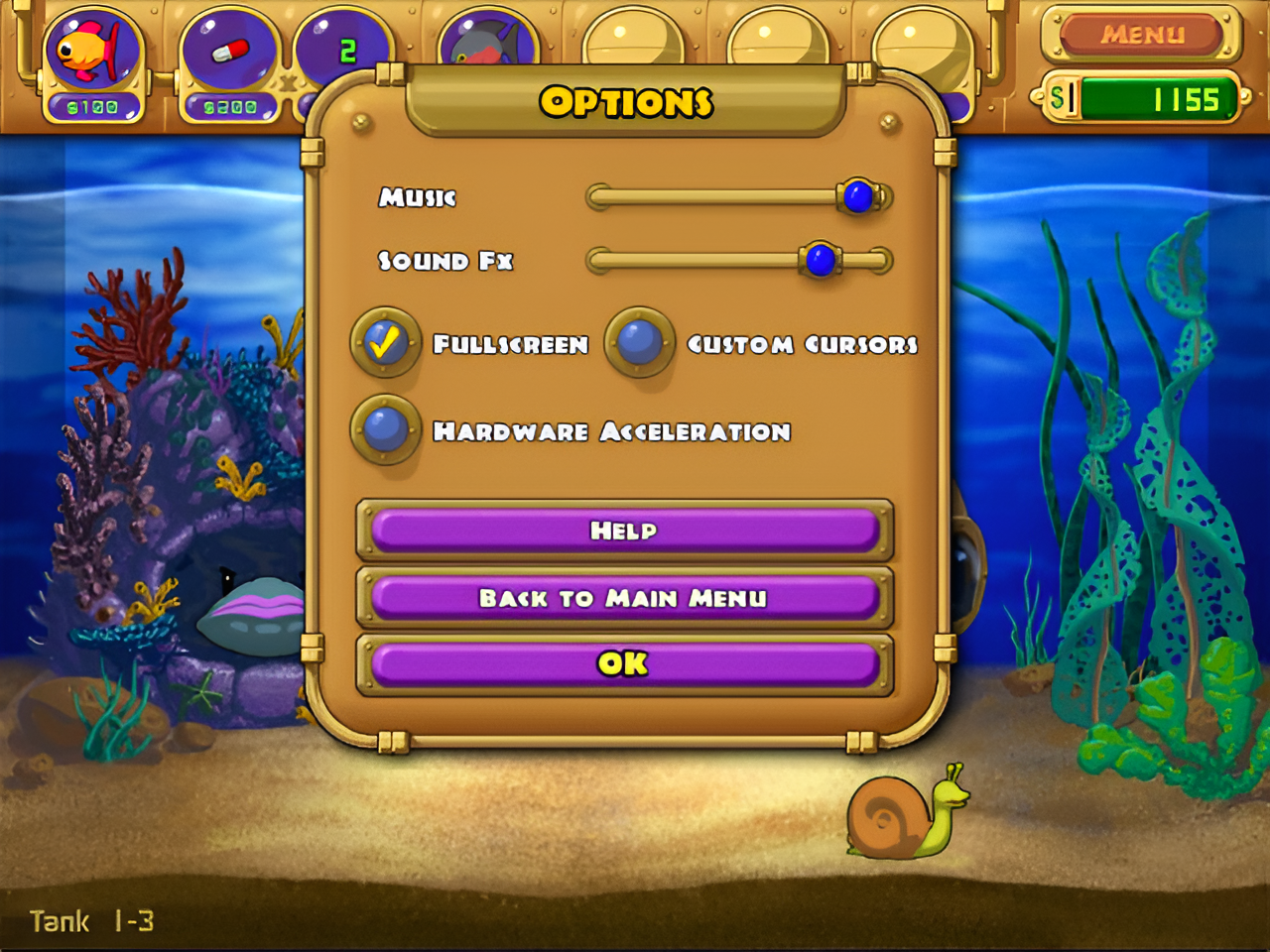1270x952 pixels.
Task: Toggle the Fullscreen checkbox
Action: pyautogui.click(x=385, y=343)
